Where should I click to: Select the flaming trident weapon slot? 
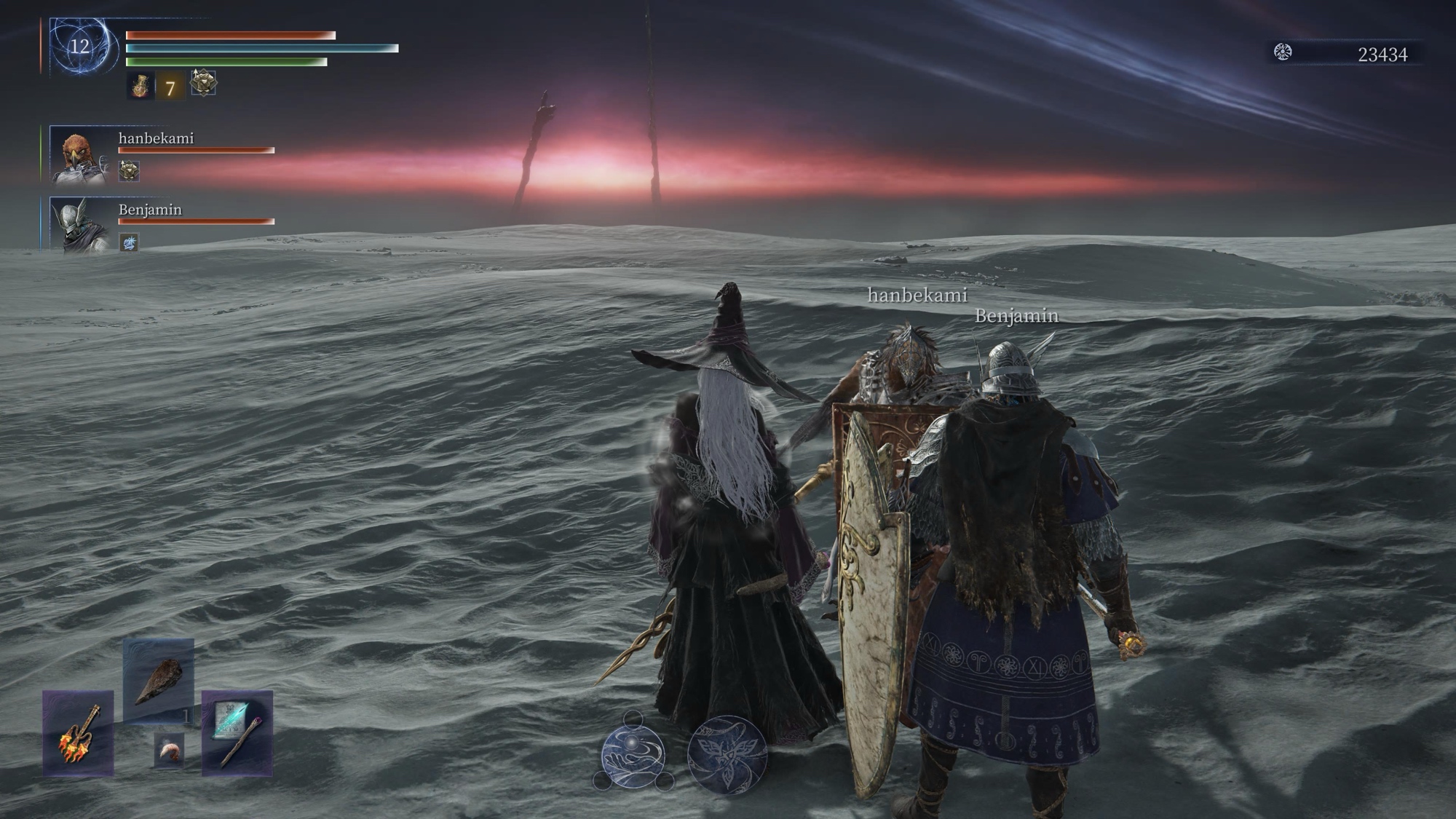tap(78, 732)
